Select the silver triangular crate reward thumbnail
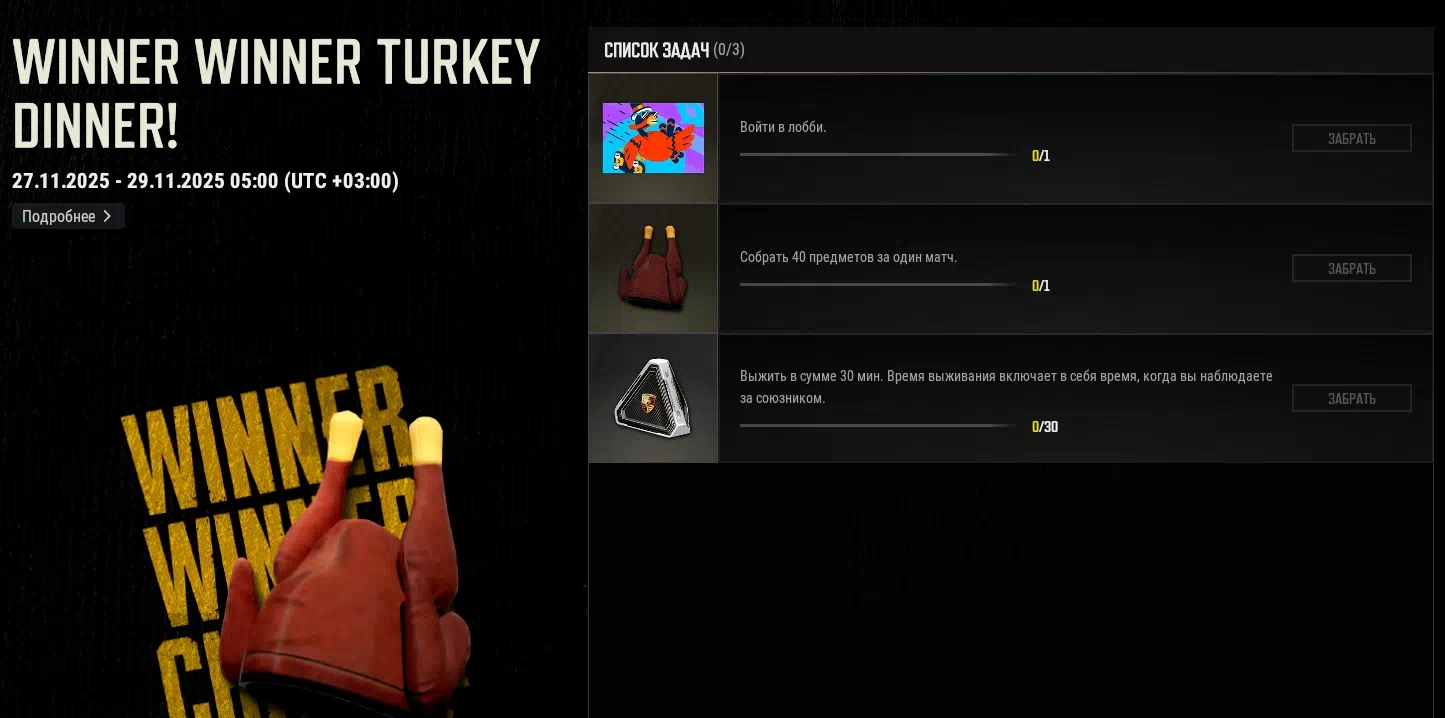 [x=653, y=398]
